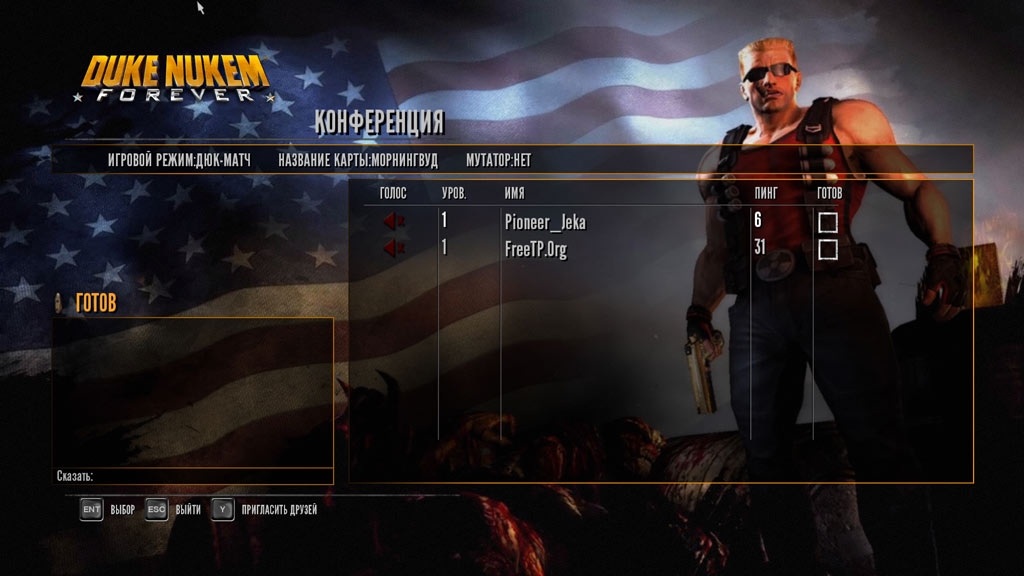Select the Pioneer_Jeka player row

click(x=545, y=222)
